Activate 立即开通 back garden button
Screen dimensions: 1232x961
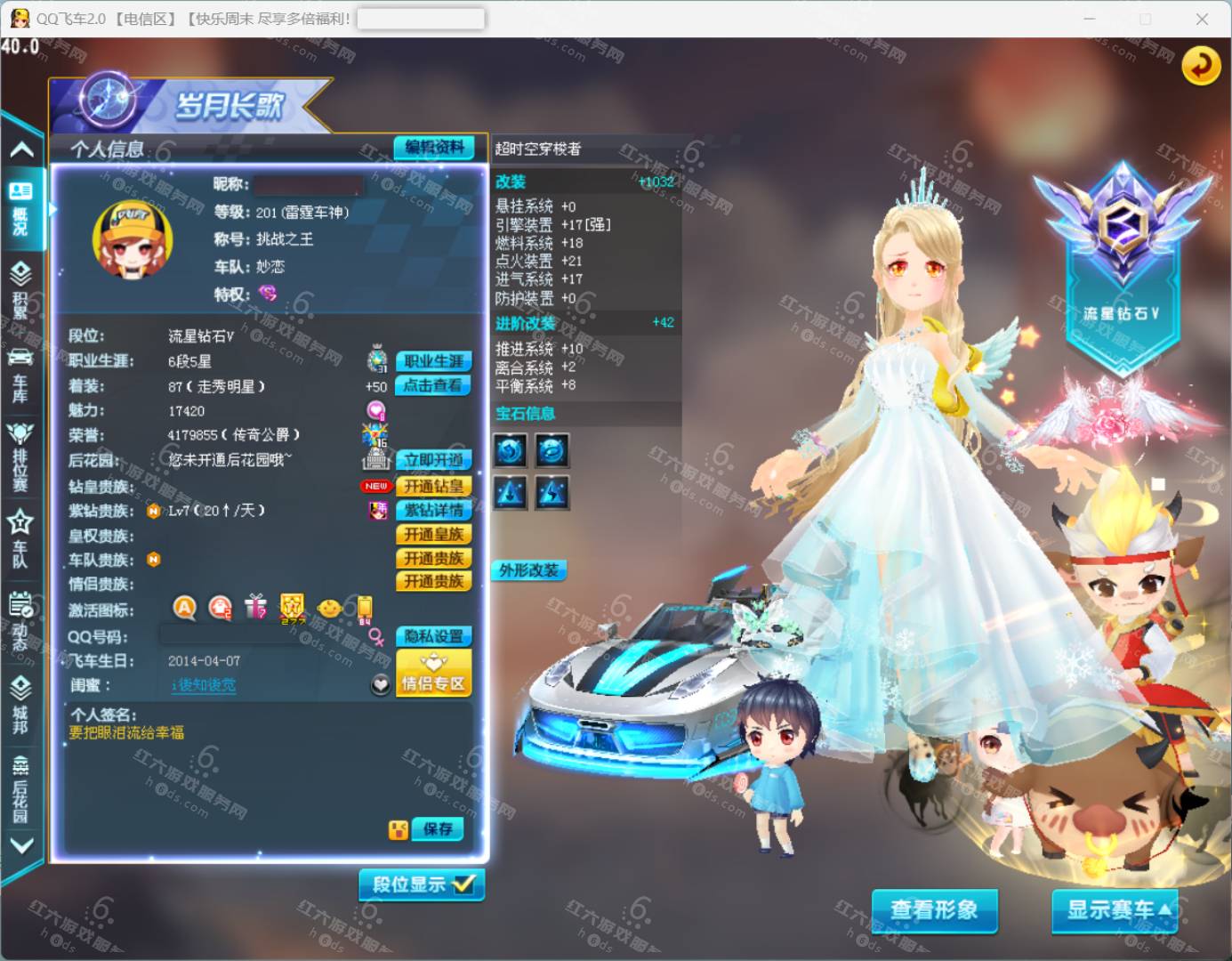click(x=433, y=460)
